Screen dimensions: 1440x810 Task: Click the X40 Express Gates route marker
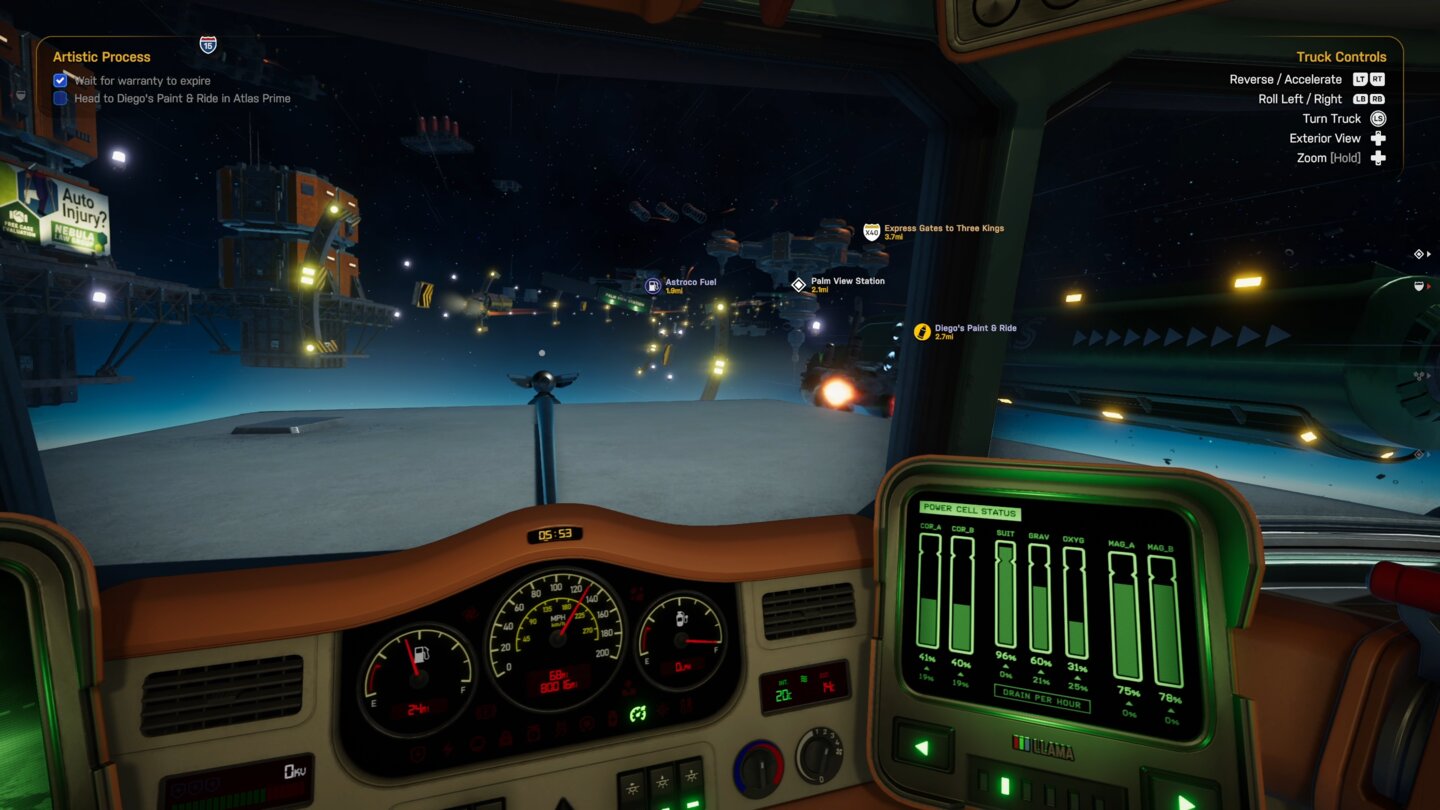[x=869, y=229]
